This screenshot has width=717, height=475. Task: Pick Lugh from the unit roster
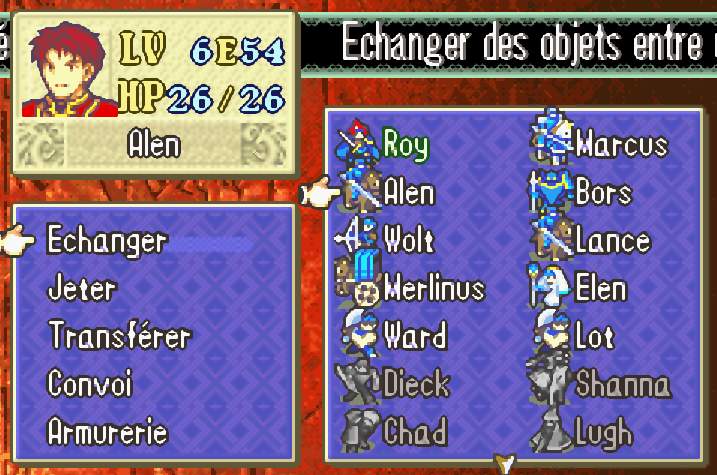(603, 432)
